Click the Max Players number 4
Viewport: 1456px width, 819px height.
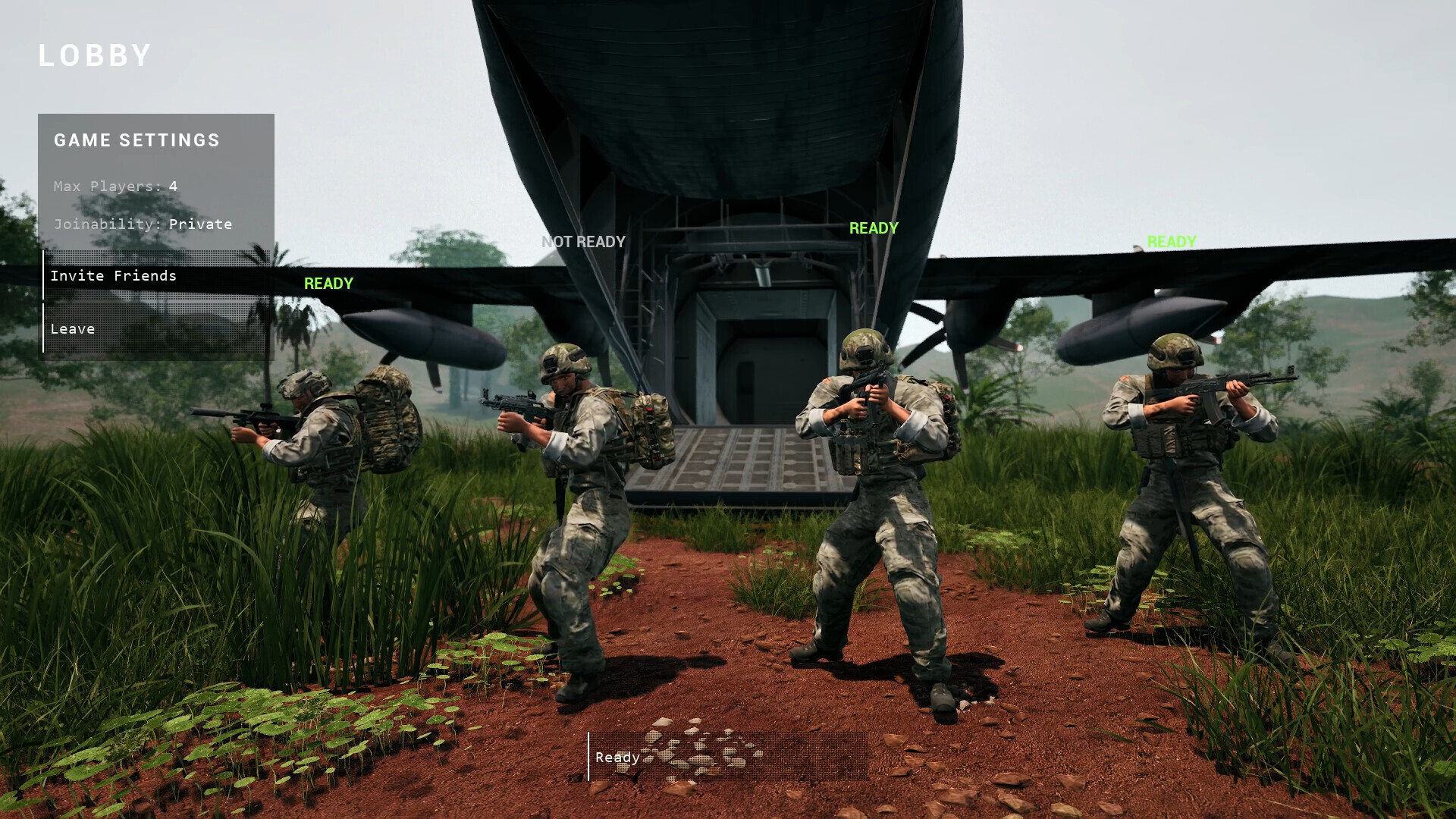tap(173, 186)
